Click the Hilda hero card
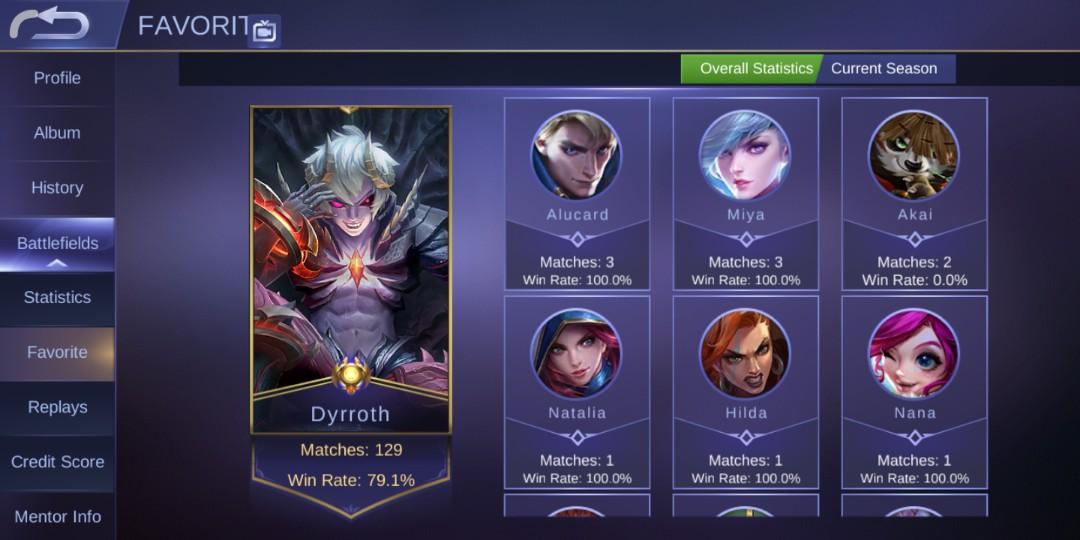The height and width of the screenshot is (540, 1080). coord(746,392)
